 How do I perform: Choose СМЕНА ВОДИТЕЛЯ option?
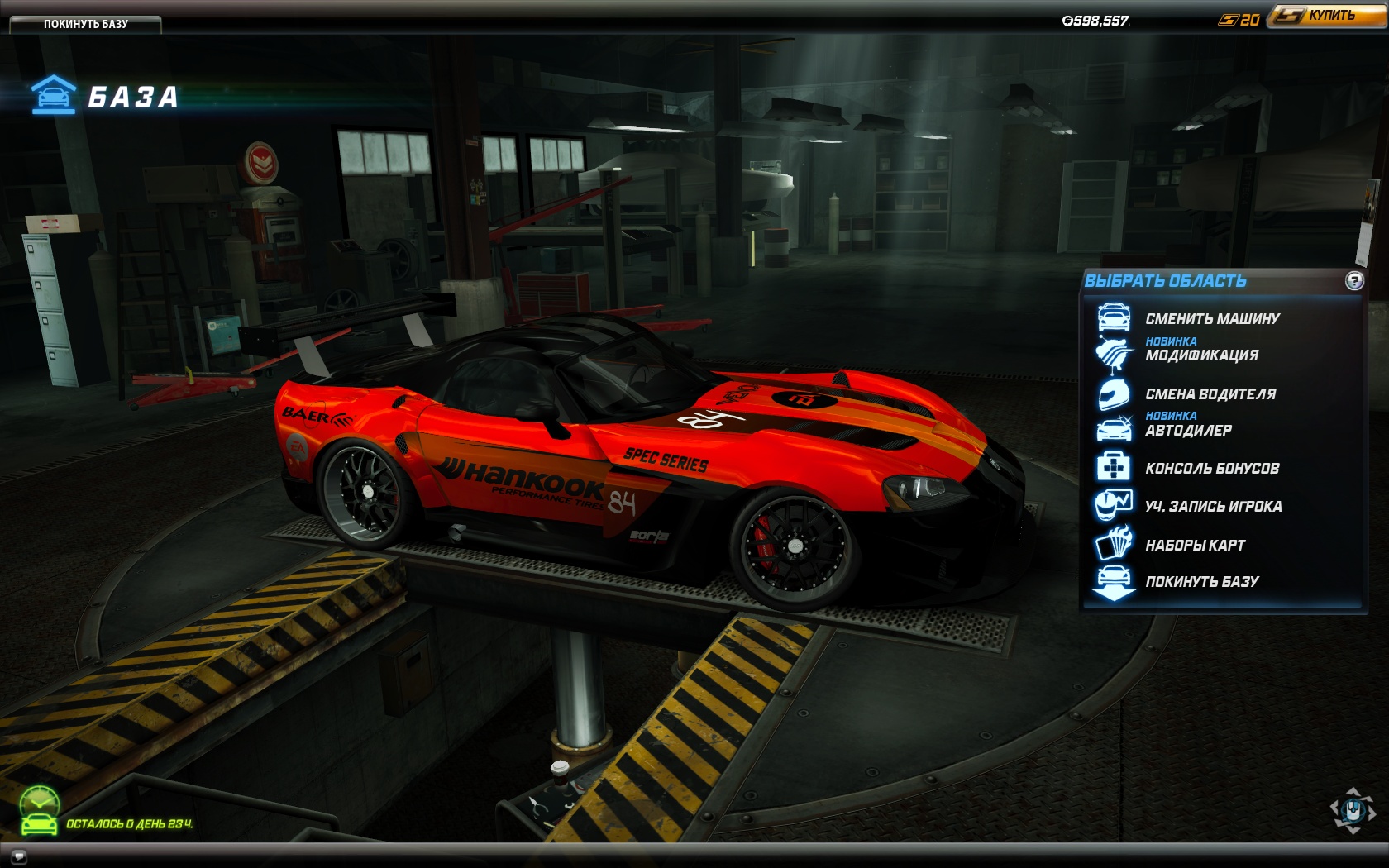click(x=1210, y=394)
